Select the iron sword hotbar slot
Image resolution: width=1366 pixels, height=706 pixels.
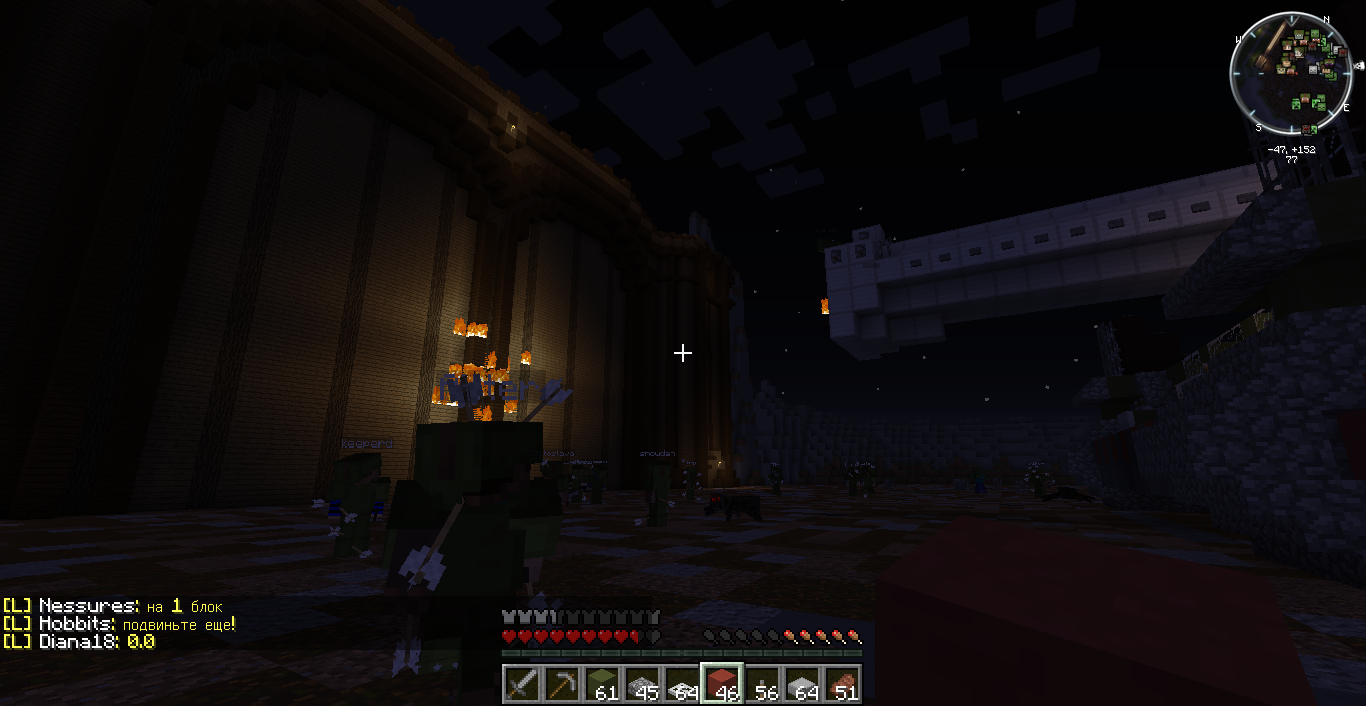coord(521,684)
